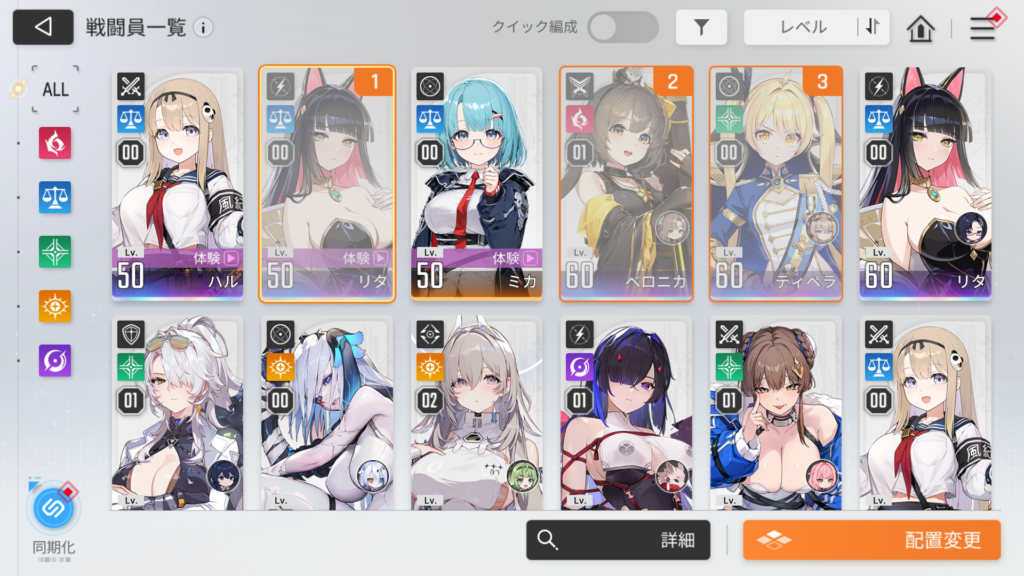Confirm with the 配置変更 button
Viewport: 1024px width, 576px height.
pyautogui.click(x=870, y=540)
